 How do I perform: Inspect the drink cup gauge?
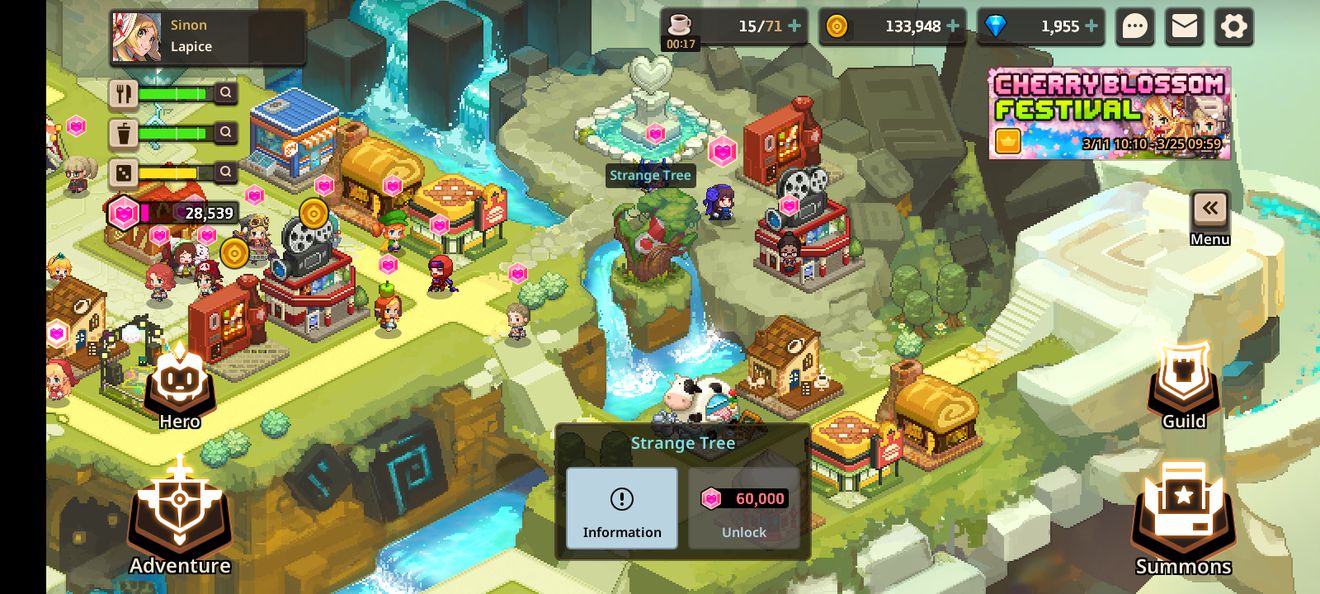coord(227,132)
